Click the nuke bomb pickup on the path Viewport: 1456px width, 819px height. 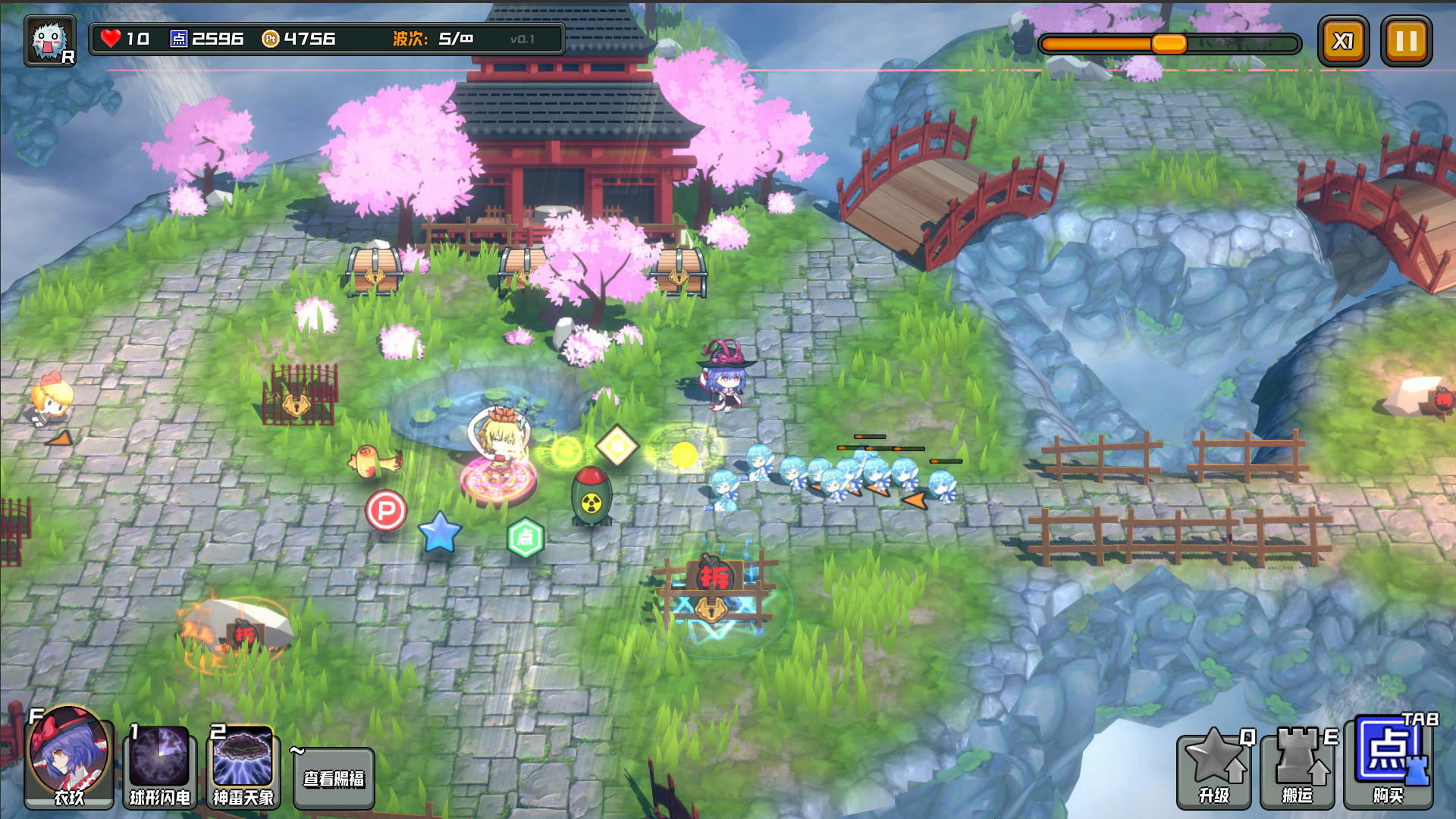tap(593, 497)
